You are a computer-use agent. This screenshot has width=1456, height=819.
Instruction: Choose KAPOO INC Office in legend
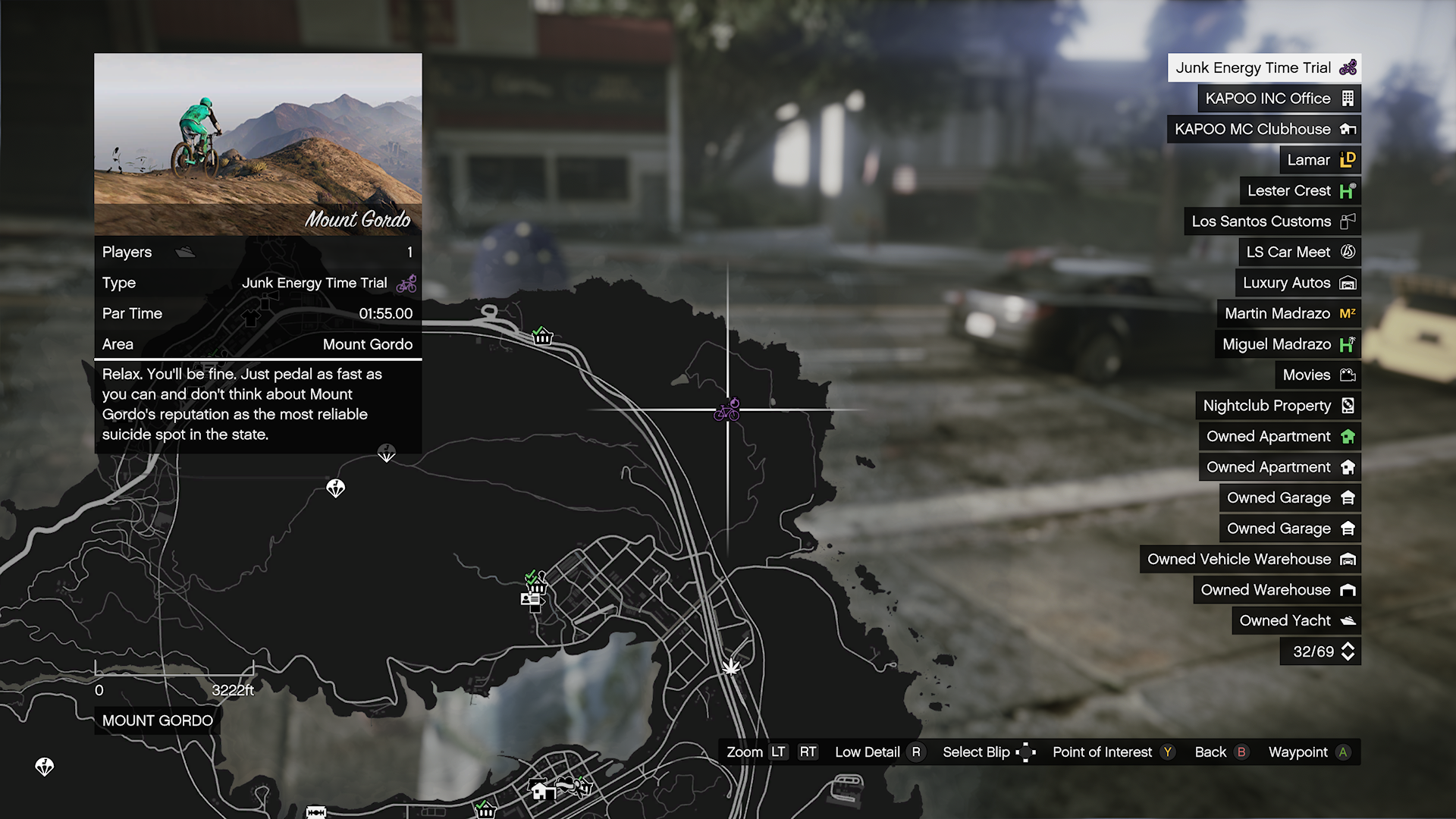1279,99
